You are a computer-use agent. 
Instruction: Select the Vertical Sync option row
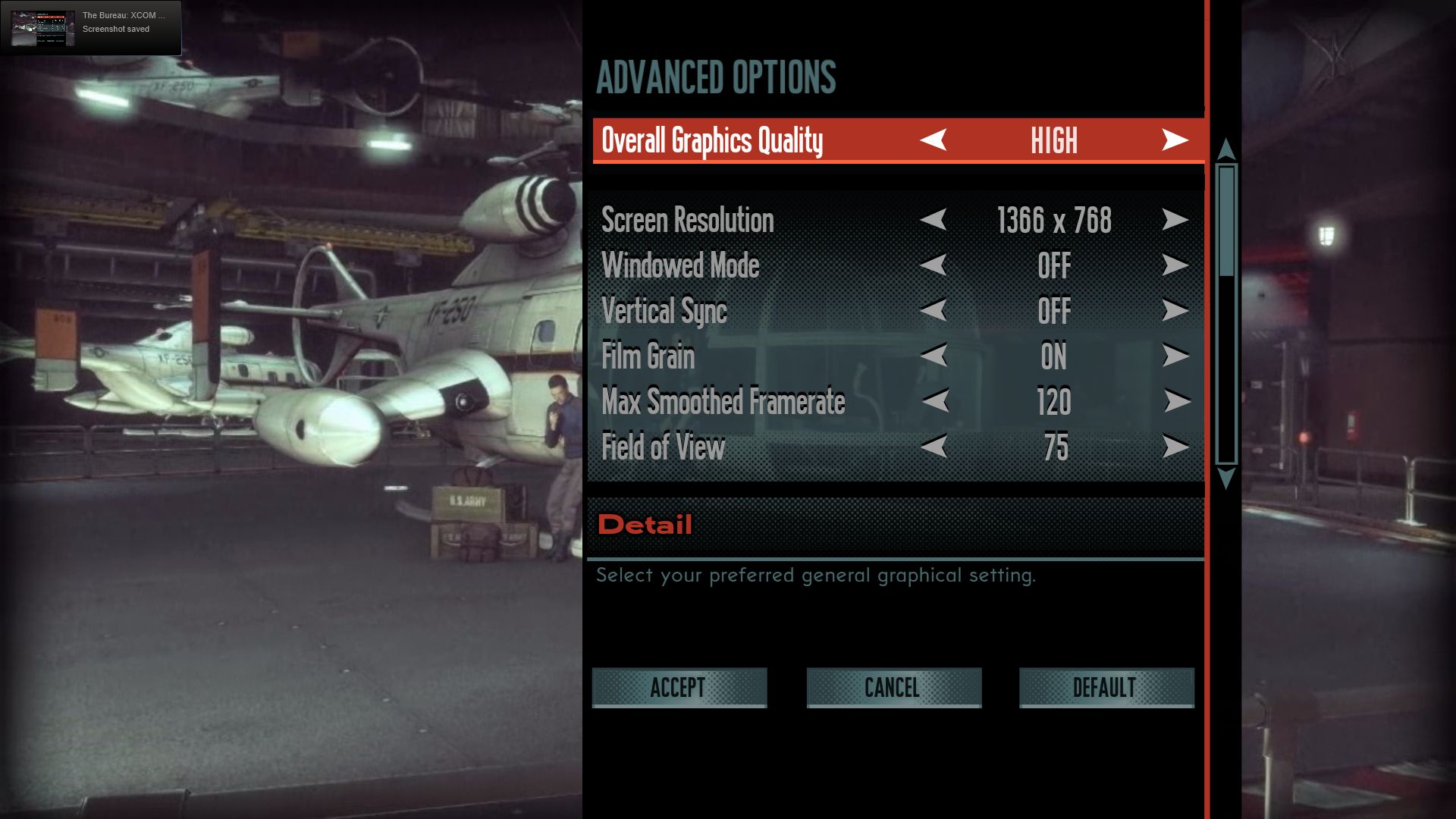click(x=664, y=310)
